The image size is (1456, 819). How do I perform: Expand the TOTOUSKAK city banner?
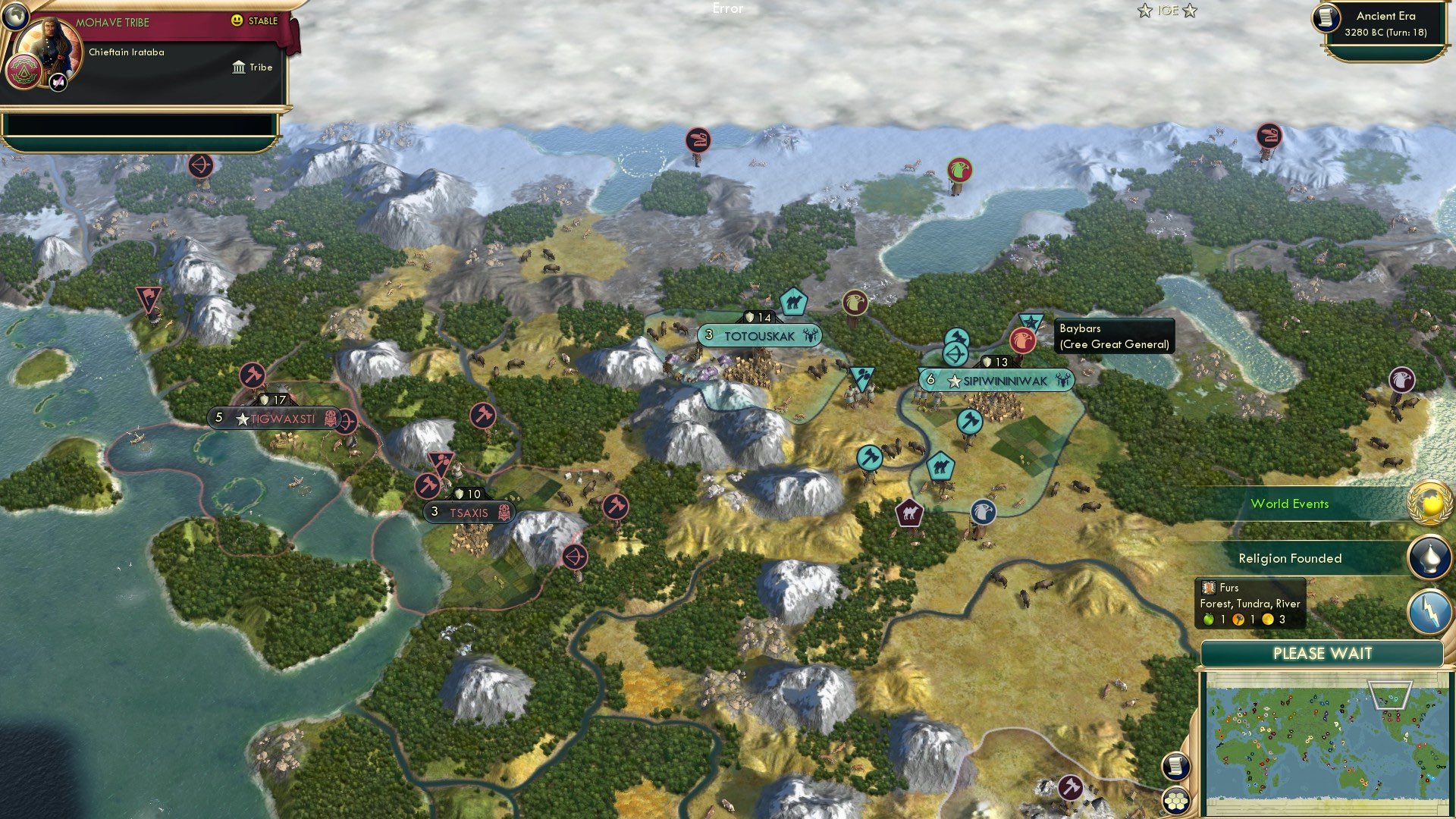coord(758,333)
